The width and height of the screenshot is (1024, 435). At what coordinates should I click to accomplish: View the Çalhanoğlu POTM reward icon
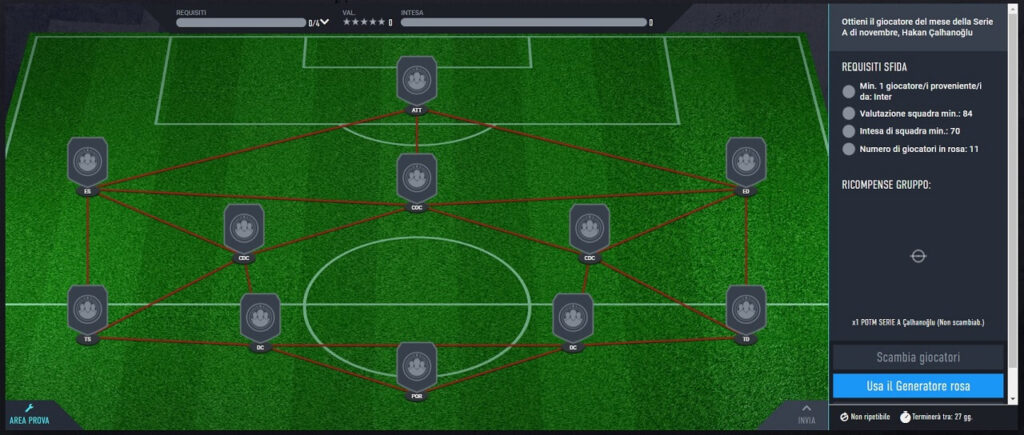pos(918,256)
